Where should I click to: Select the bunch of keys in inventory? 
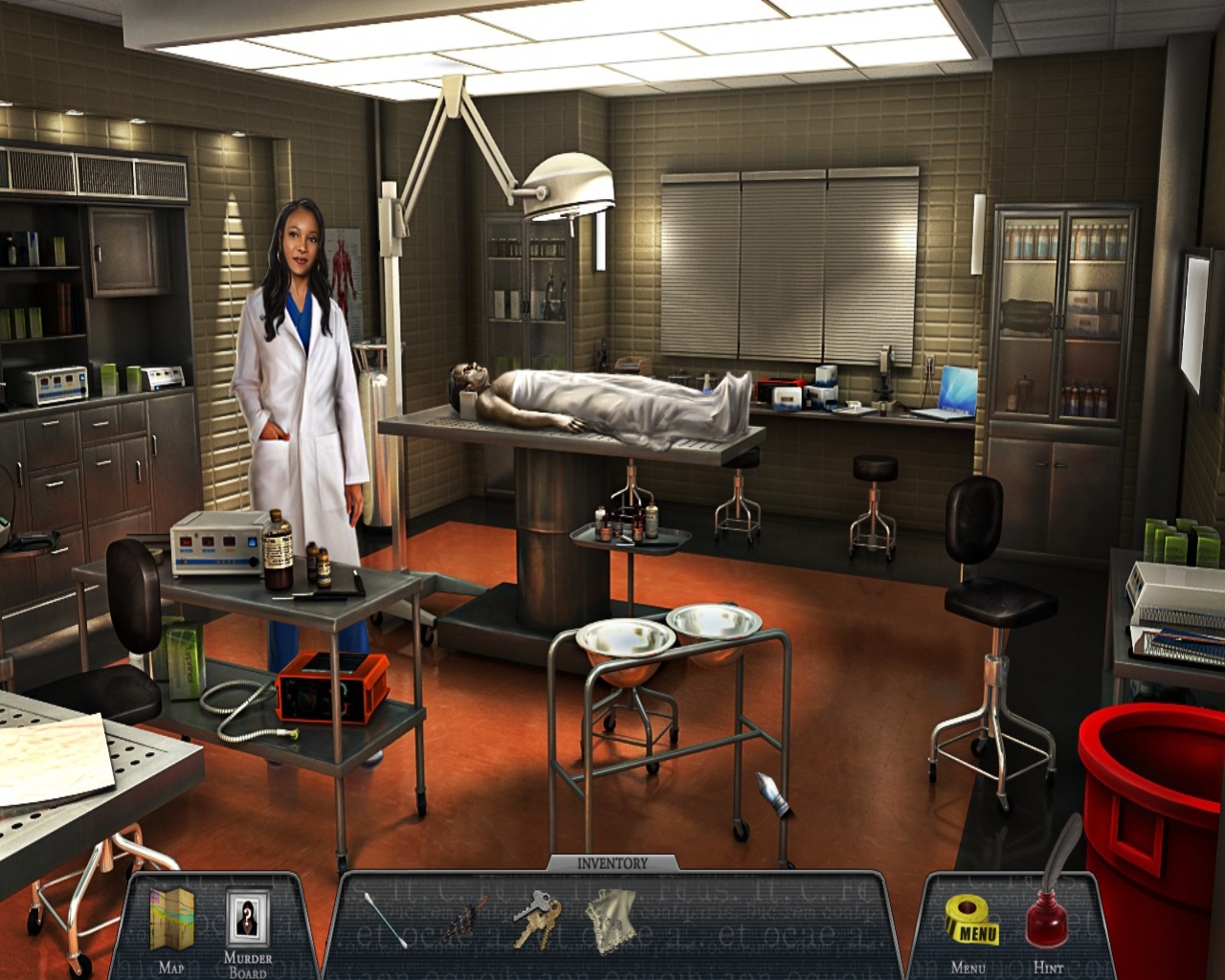[537, 918]
